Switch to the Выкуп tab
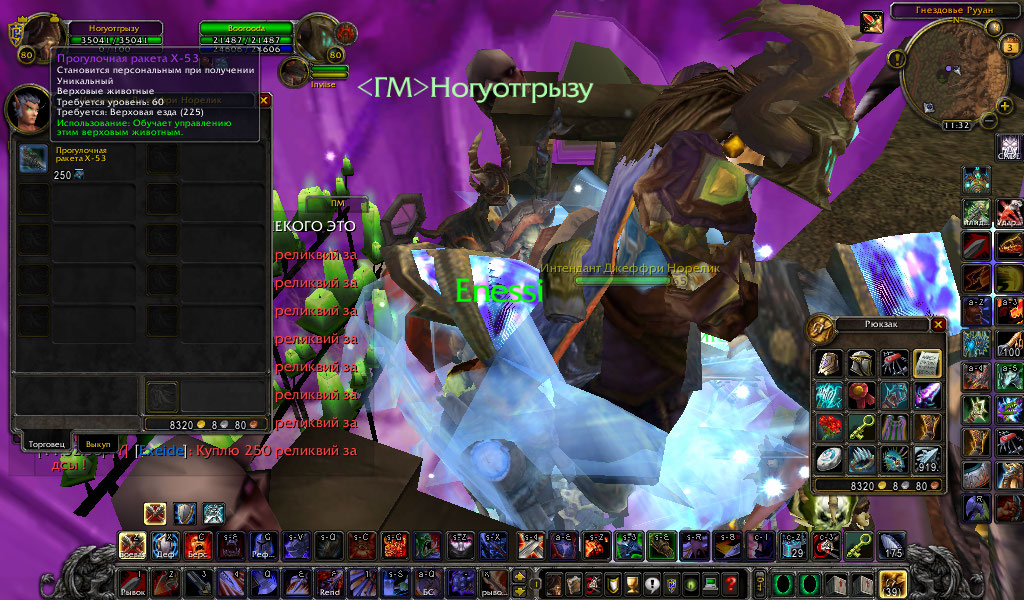The height and width of the screenshot is (600, 1024). (x=97, y=442)
